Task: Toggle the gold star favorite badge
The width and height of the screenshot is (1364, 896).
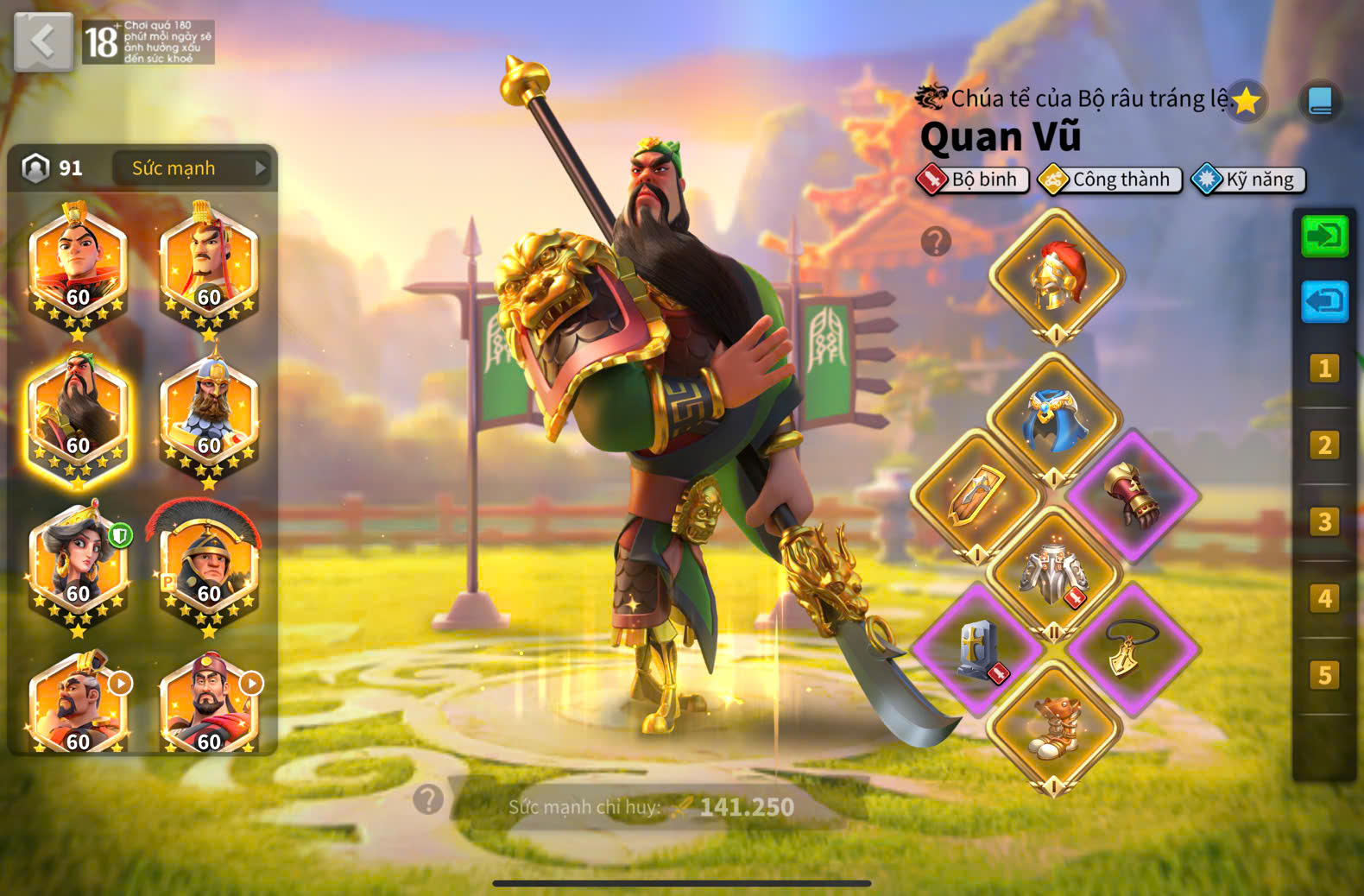Action: [x=1246, y=102]
